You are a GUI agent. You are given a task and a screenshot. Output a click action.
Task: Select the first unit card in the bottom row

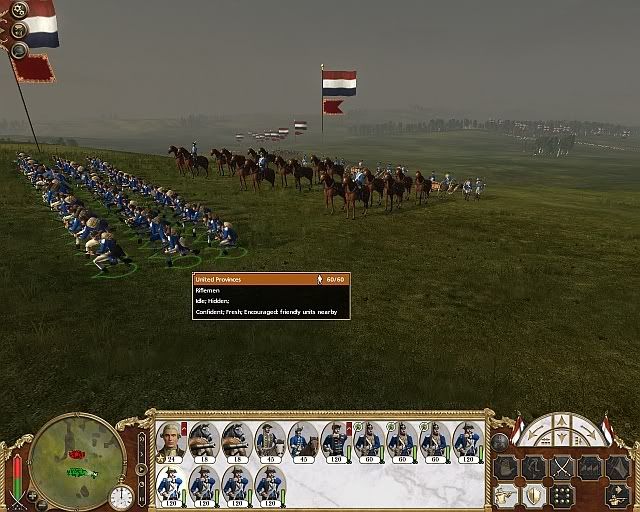(x=171, y=484)
